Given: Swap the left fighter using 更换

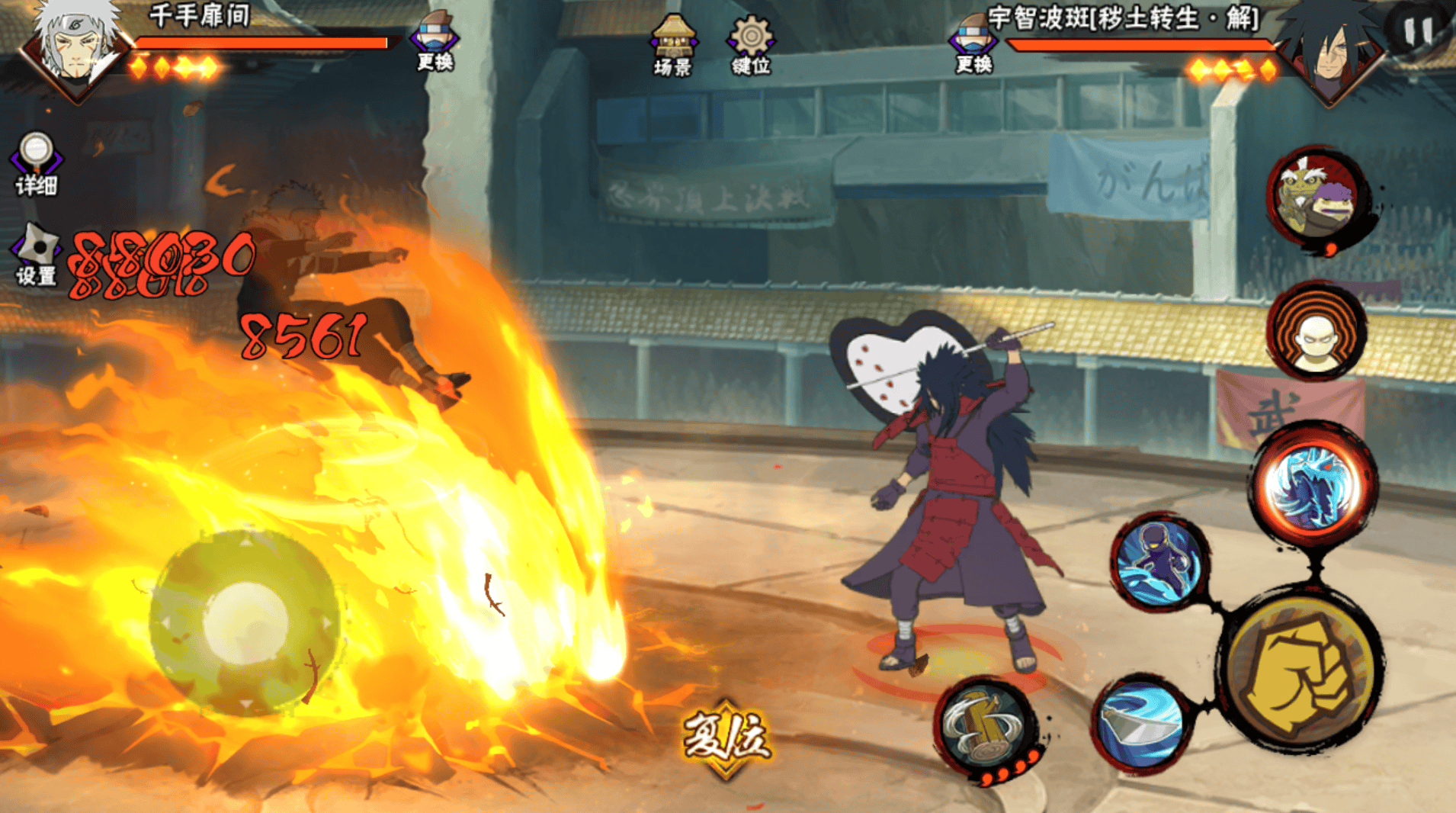Looking at the screenshot, I should (435, 42).
